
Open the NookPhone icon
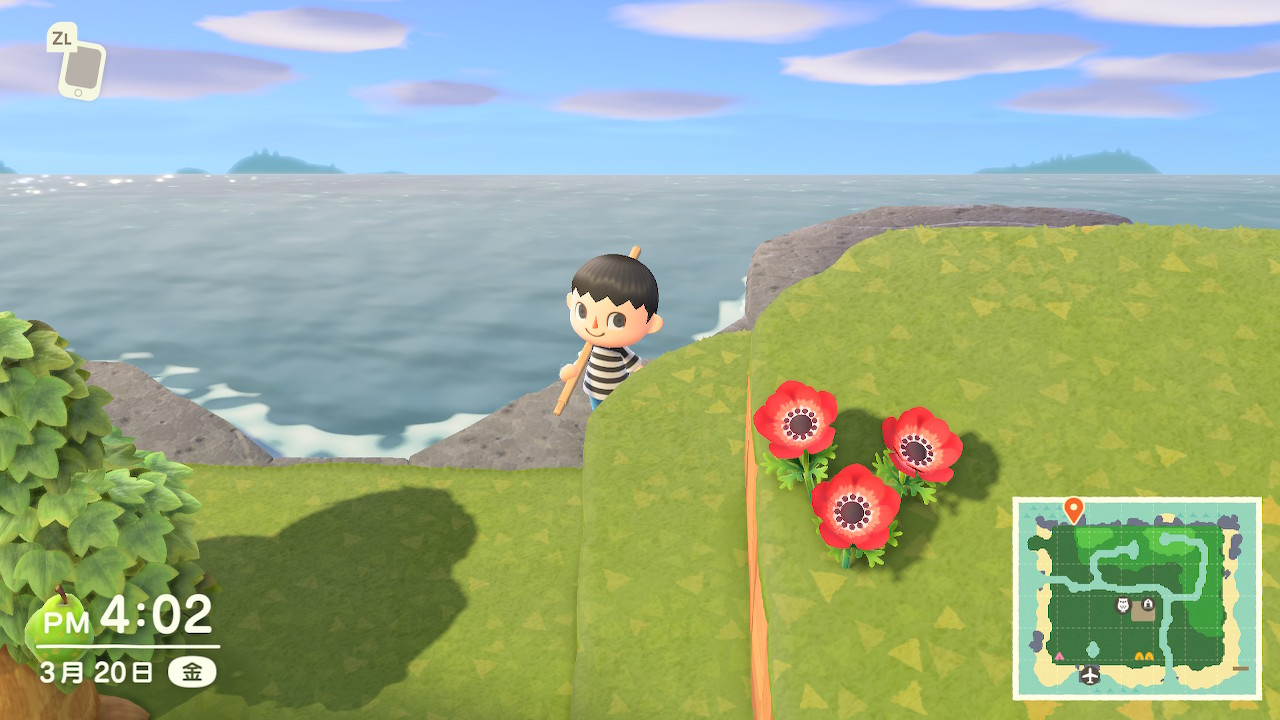pyautogui.click(x=80, y=69)
